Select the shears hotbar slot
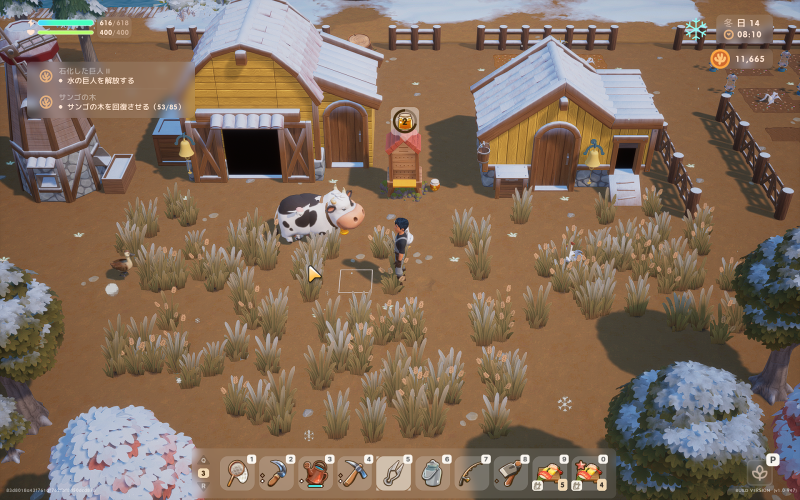The height and width of the screenshot is (500, 800). 392,470
